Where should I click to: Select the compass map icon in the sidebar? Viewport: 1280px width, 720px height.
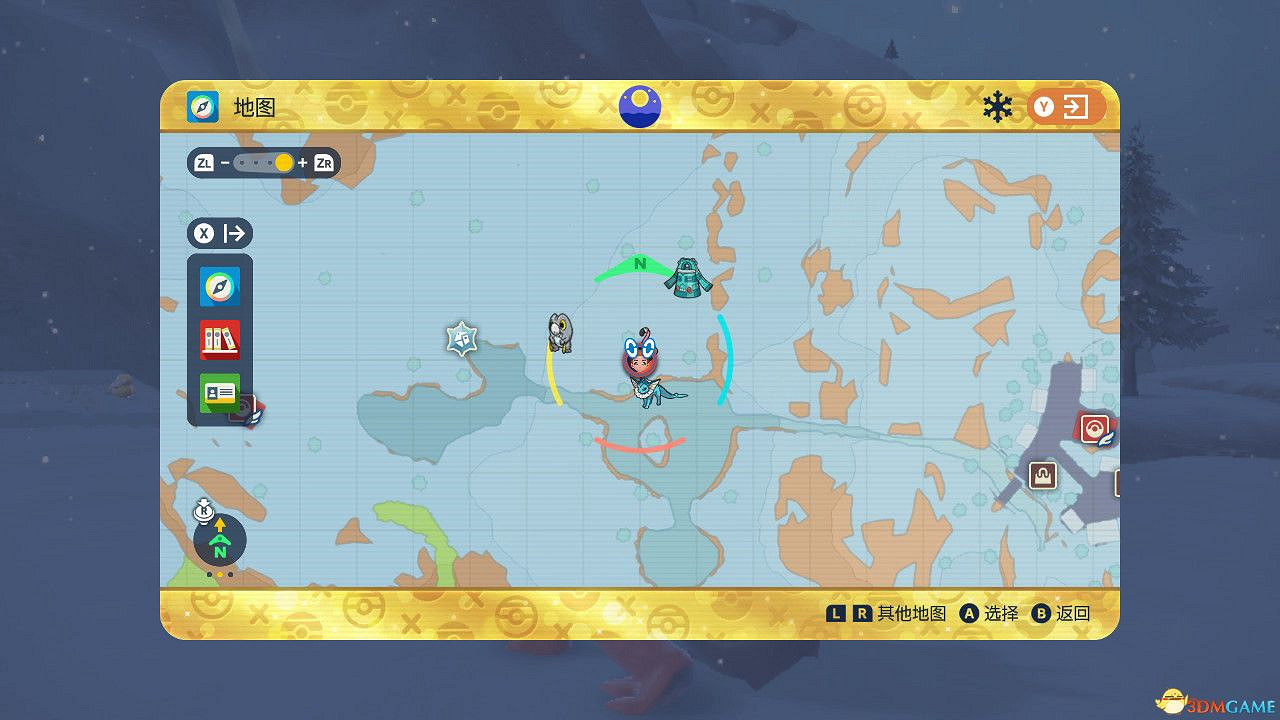219,287
